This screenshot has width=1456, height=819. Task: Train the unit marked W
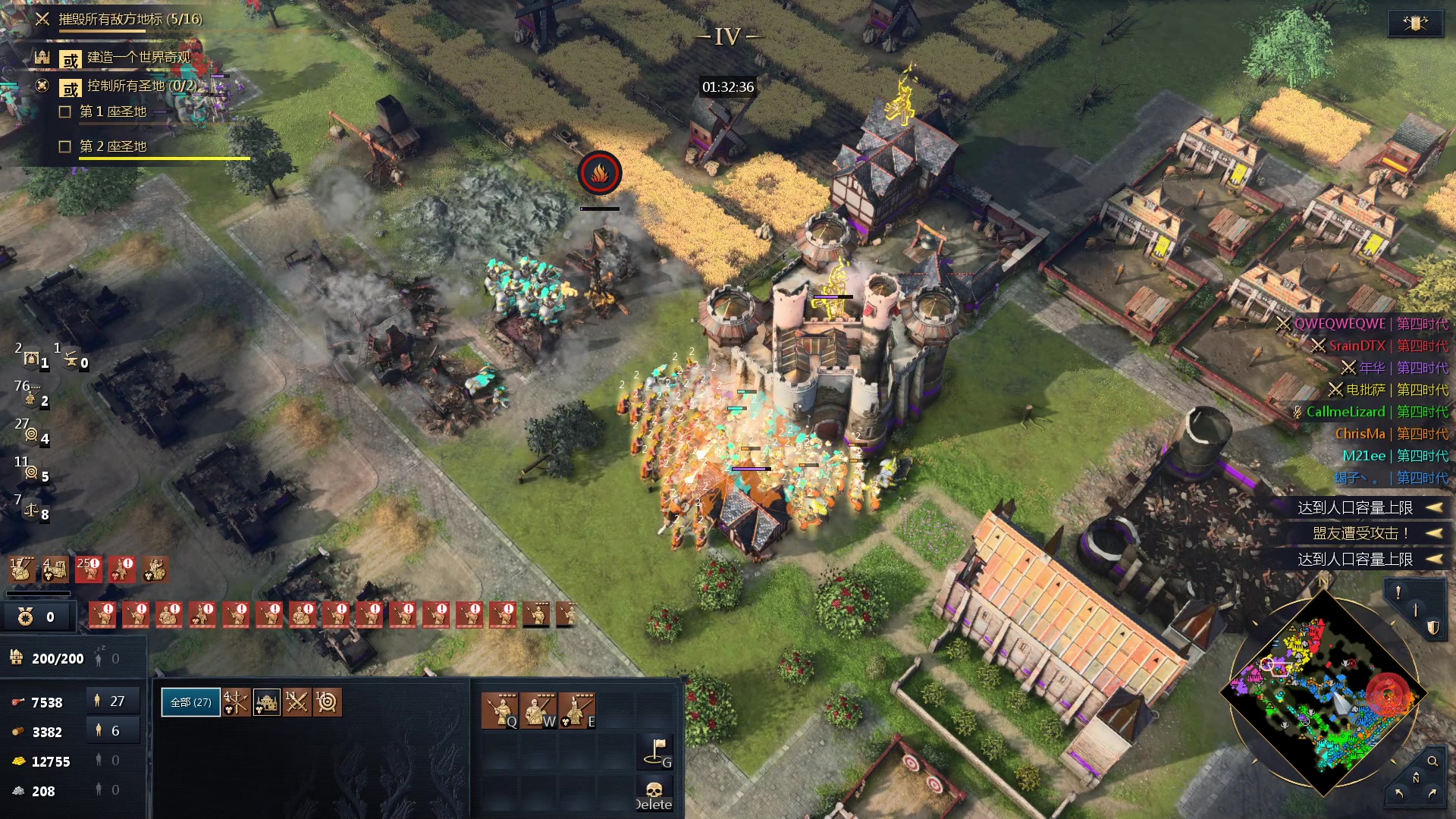tap(538, 711)
